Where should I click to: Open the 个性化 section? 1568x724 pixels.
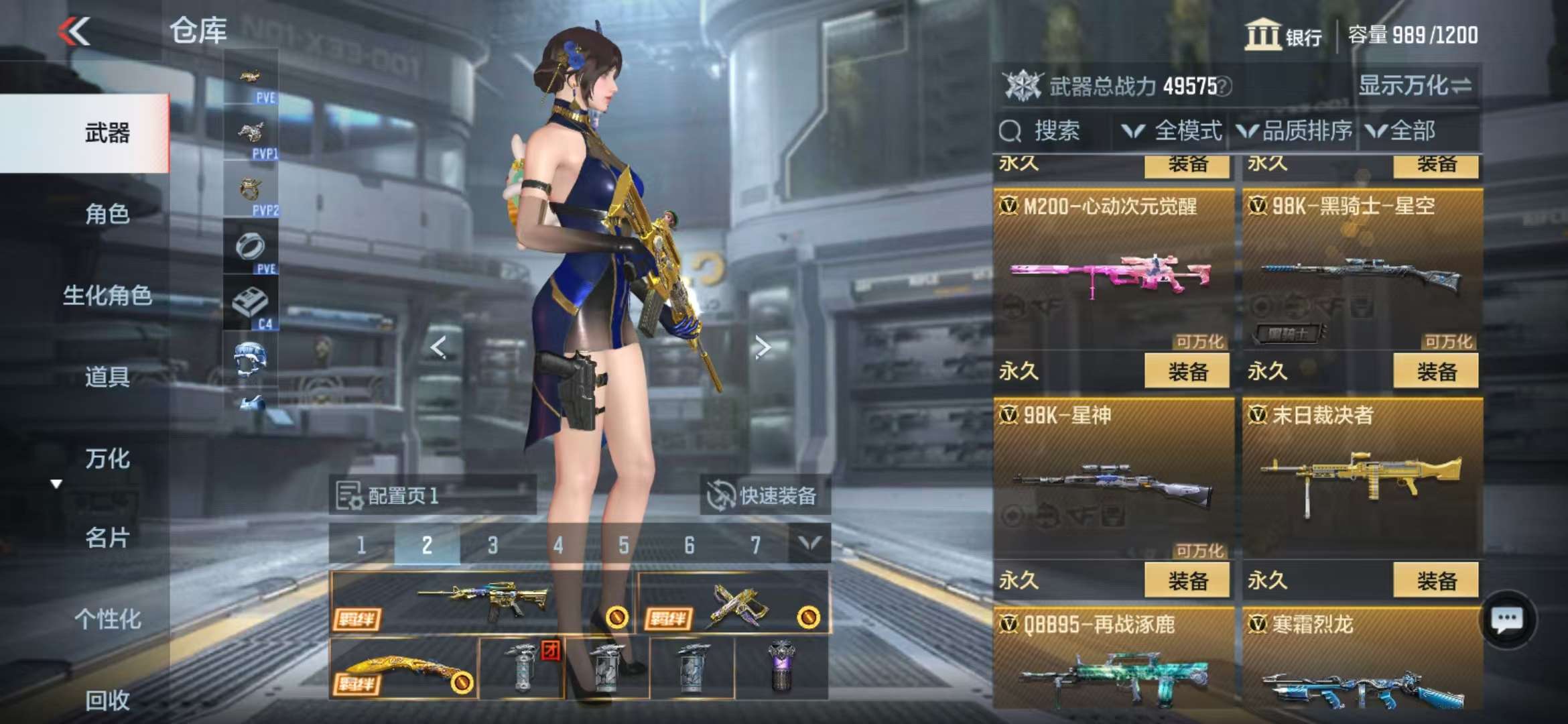[107, 619]
